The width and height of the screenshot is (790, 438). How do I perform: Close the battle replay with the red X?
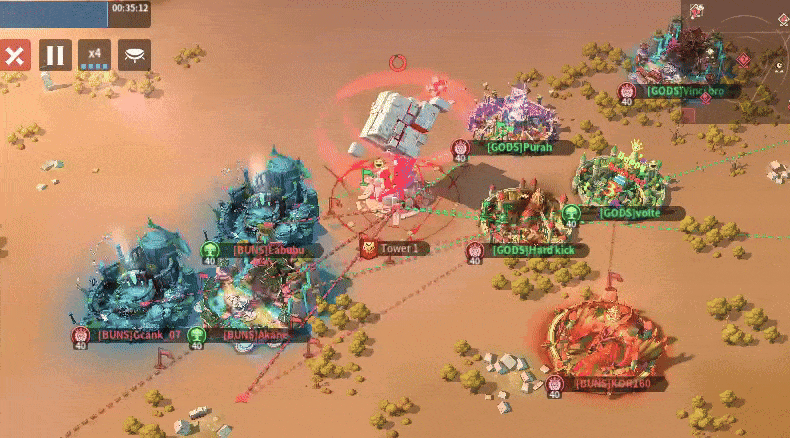(14, 55)
